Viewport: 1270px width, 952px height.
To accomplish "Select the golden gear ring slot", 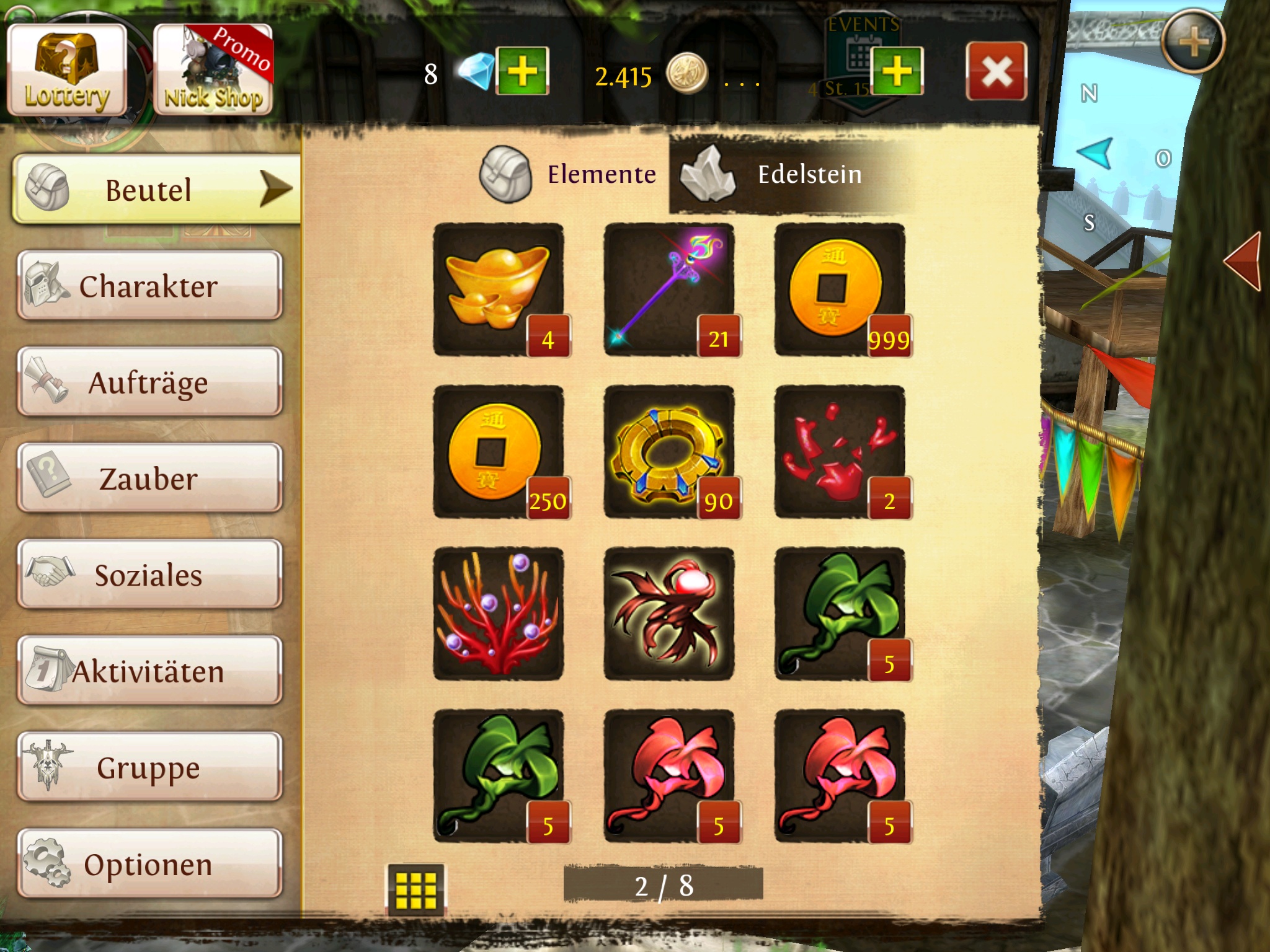I will (668, 452).
